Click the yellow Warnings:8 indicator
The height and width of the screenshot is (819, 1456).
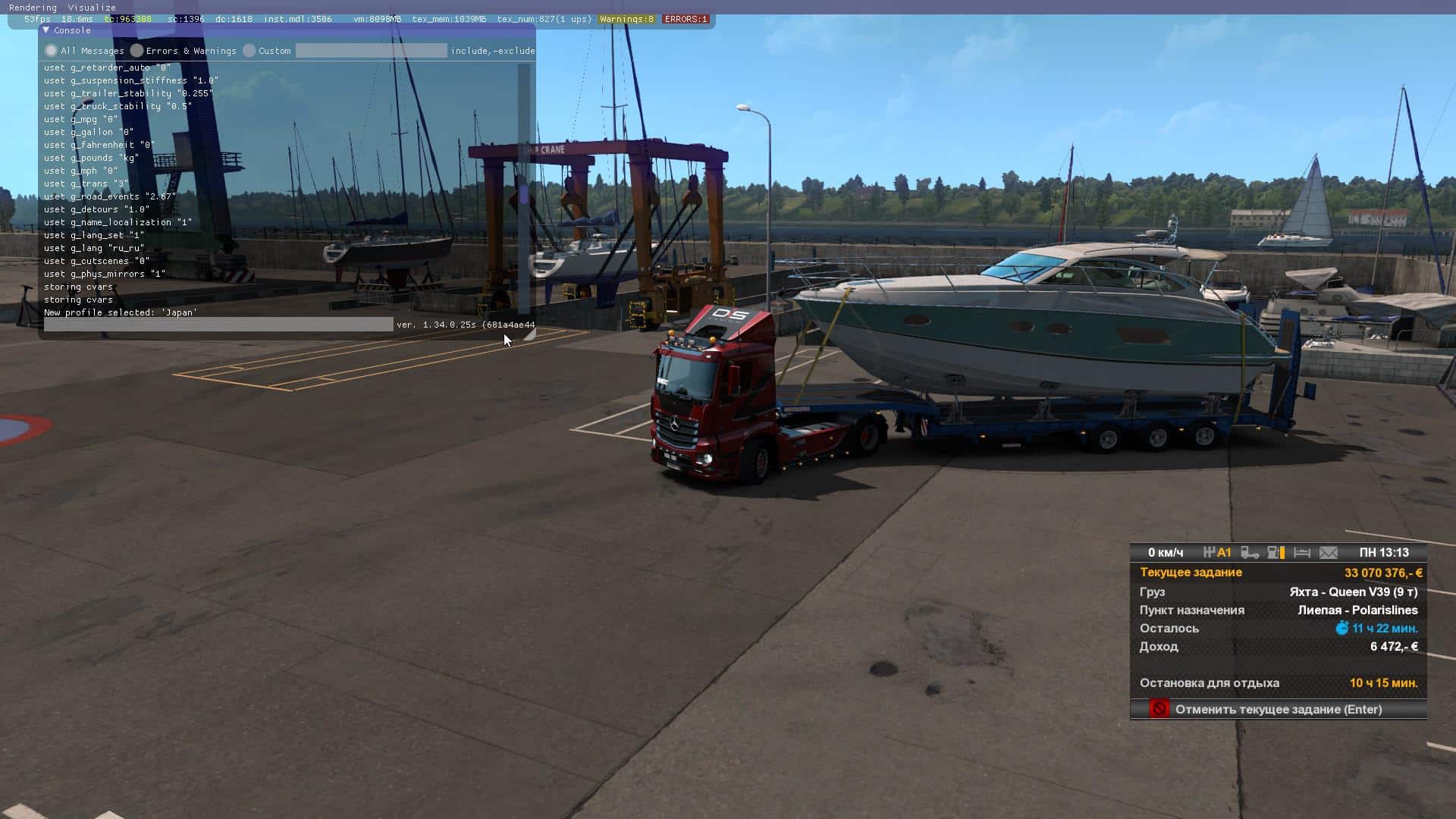[x=626, y=19]
